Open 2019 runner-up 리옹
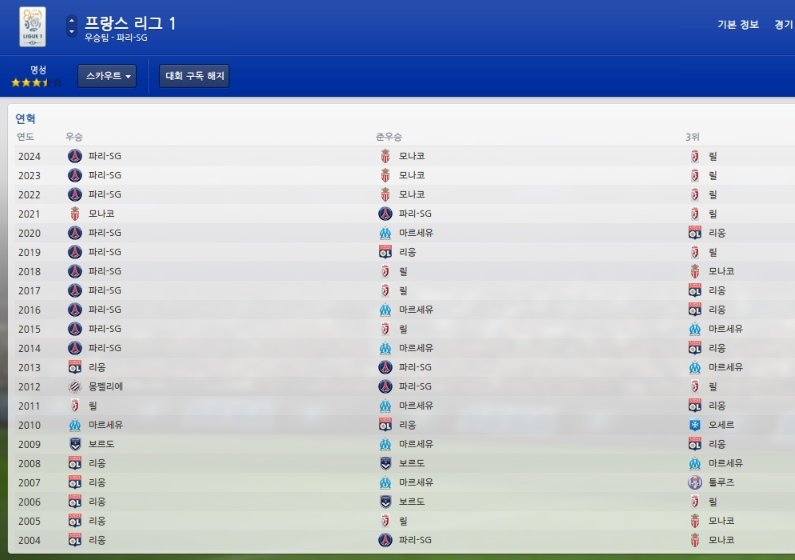The width and height of the screenshot is (795, 560). point(407,252)
